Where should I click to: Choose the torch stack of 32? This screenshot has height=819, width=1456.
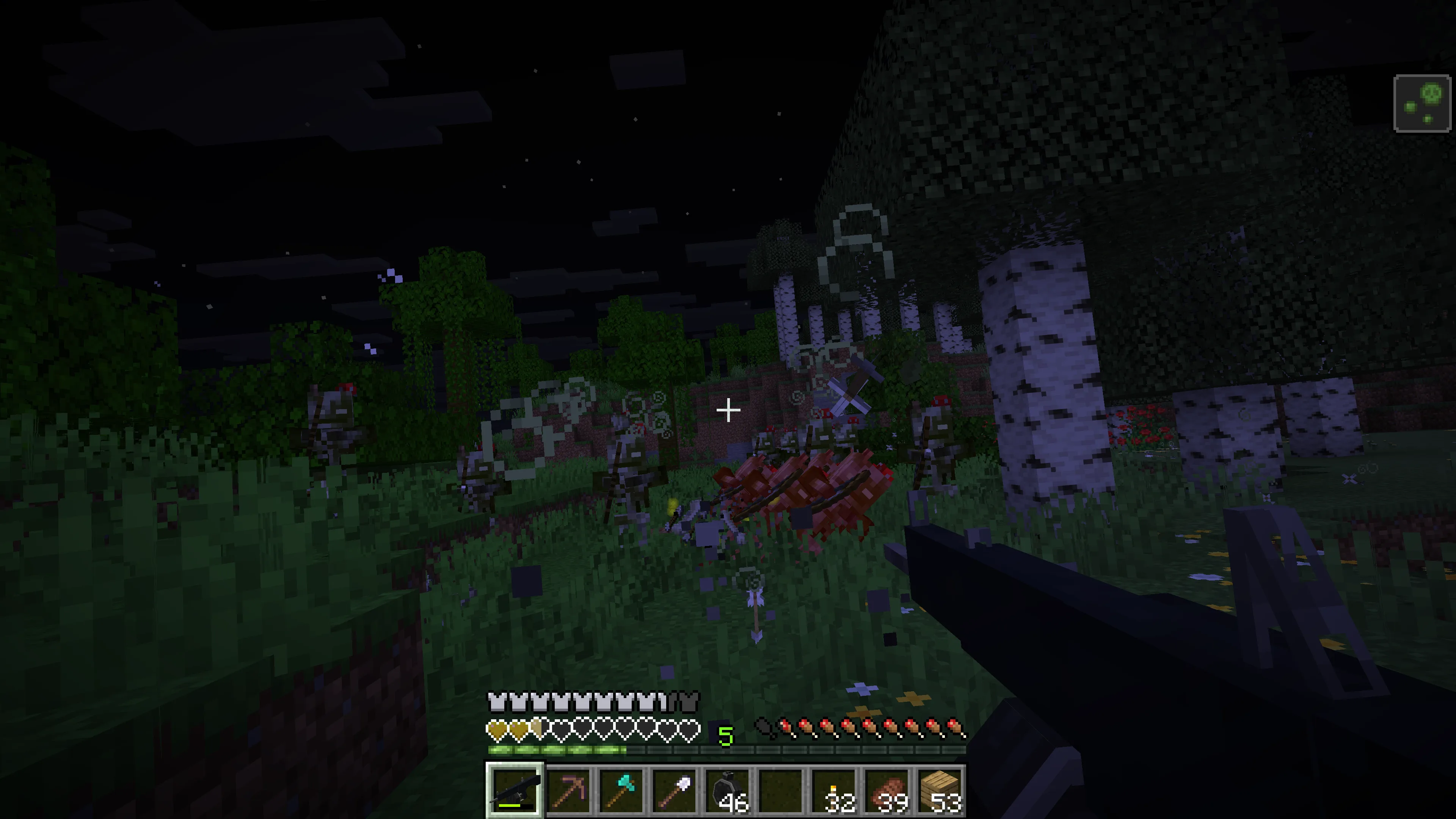pyautogui.click(x=834, y=789)
